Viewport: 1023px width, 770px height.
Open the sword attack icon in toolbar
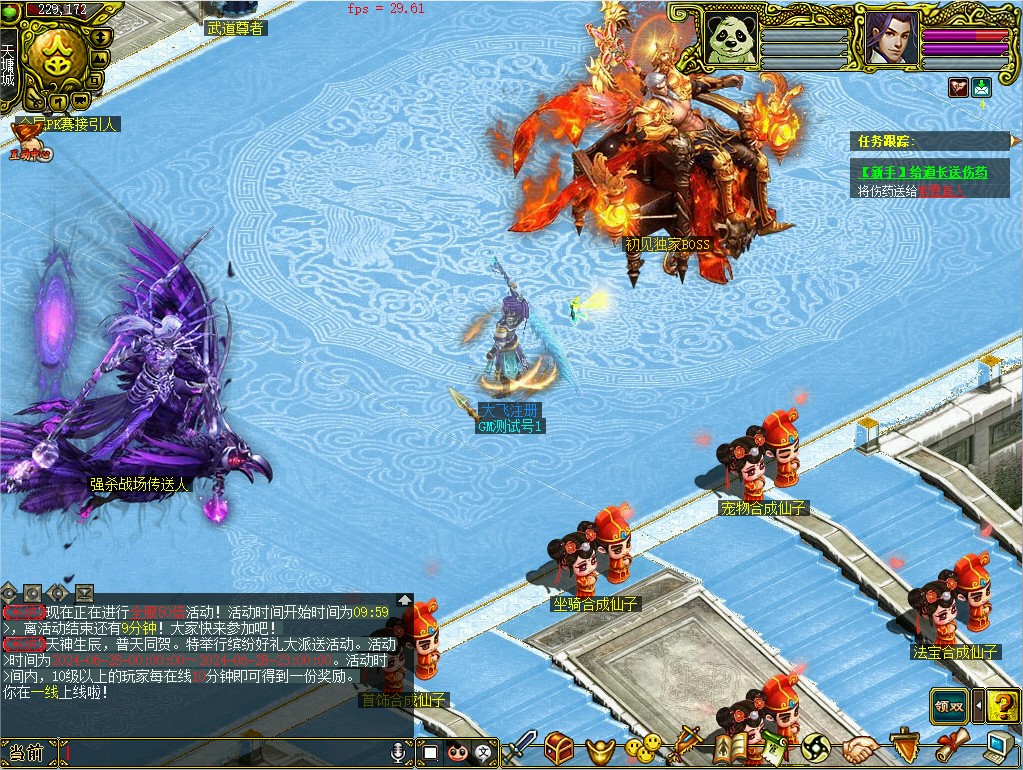[x=520, y=746]
